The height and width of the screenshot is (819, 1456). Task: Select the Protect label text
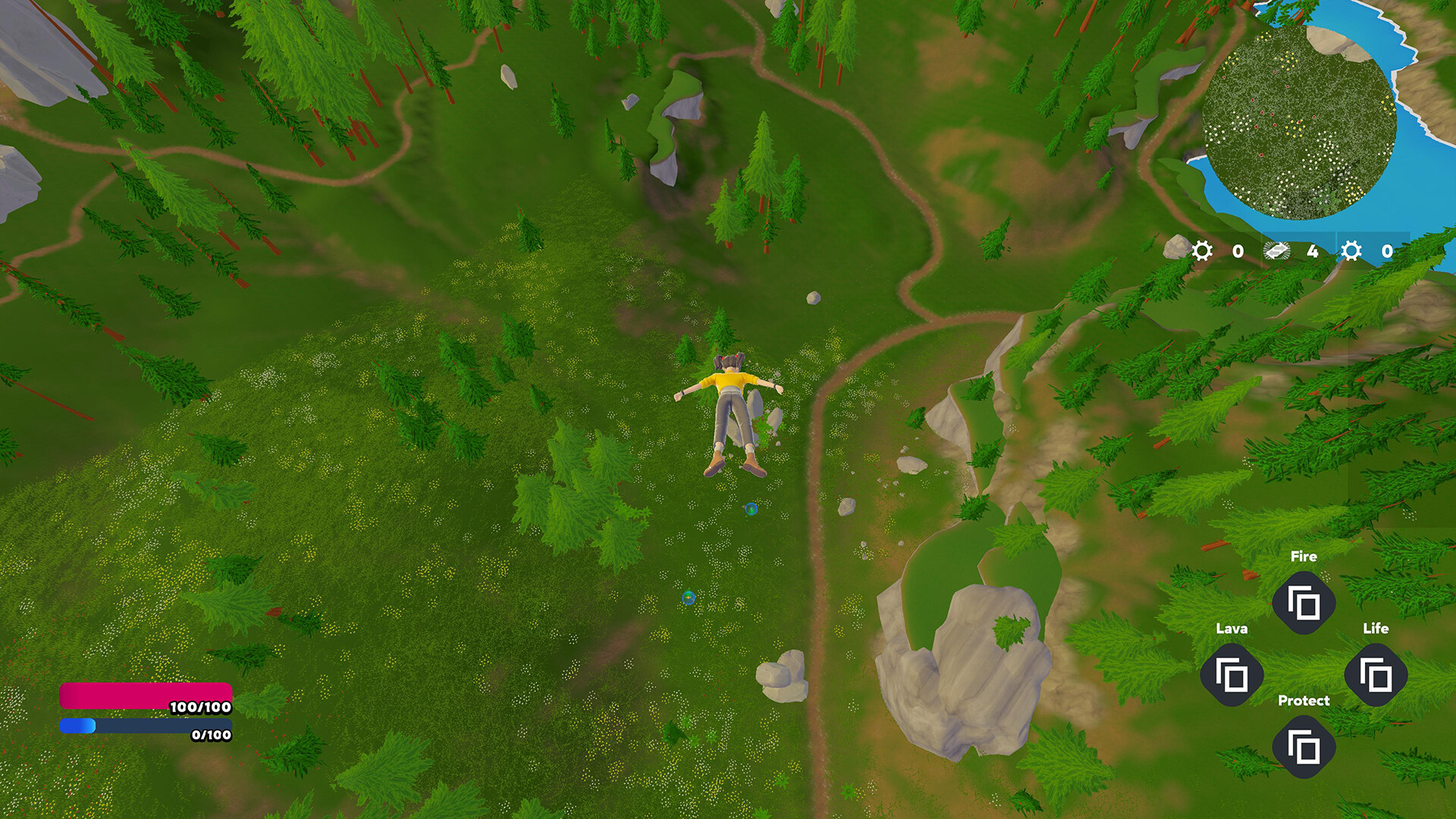pos(1304,700)
